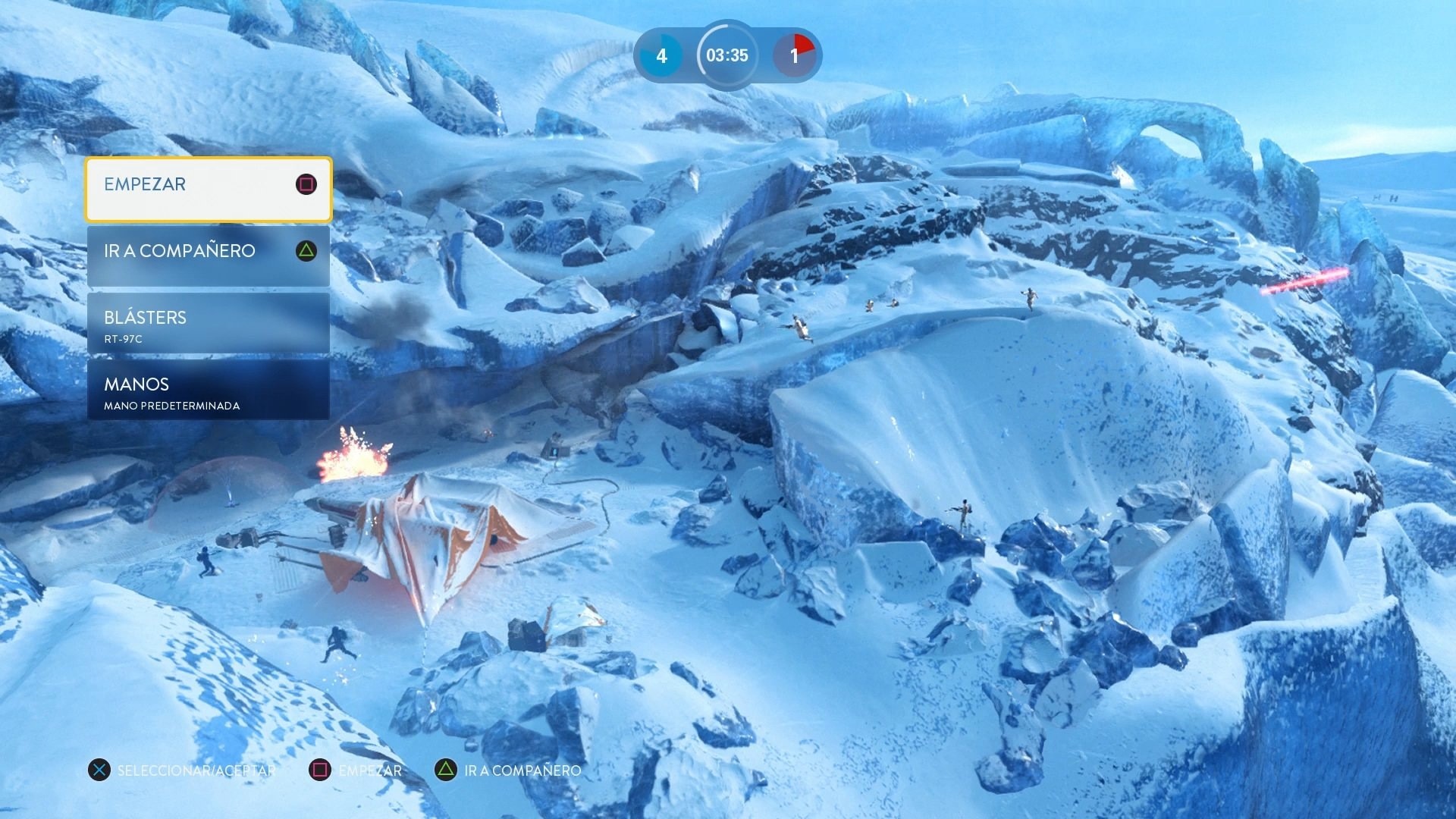Click the X button icon near SELECCIONAR/ACEPTAR
Screen dimensions: 1456x819
tap(99, 770)
